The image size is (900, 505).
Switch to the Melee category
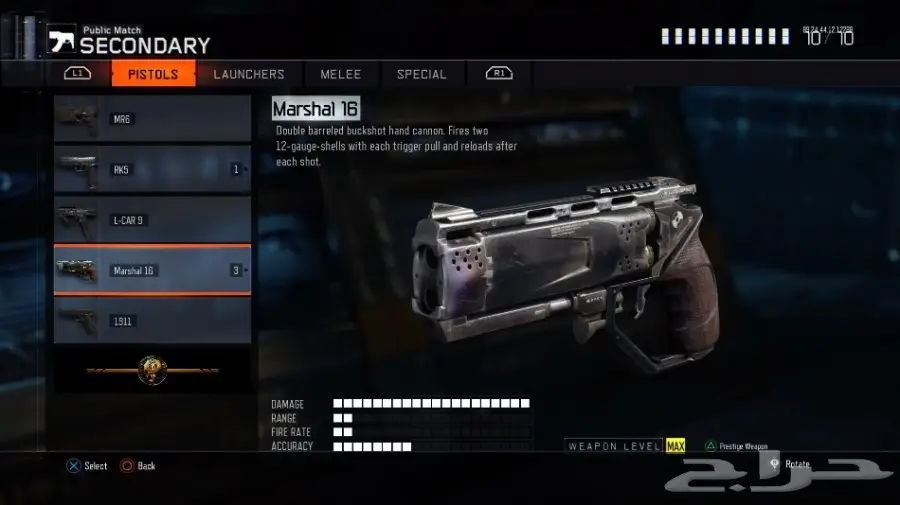pos(340,74)
